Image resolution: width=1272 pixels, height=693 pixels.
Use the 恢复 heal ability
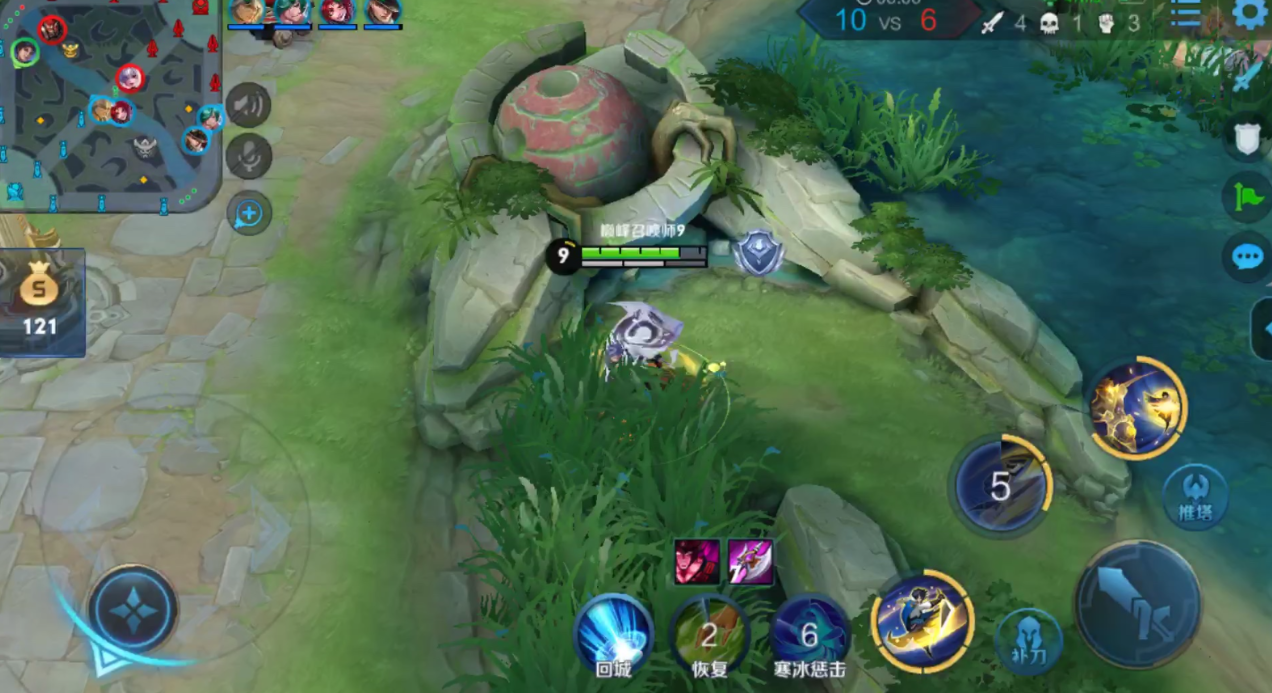(x=709, y=633)
